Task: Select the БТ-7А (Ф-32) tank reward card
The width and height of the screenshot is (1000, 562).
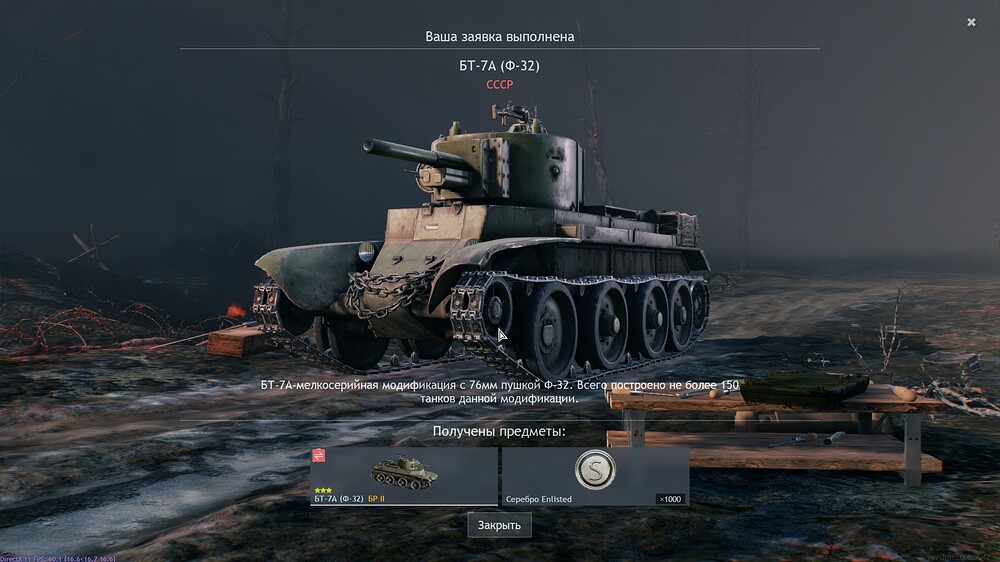Action: (404, 476)
